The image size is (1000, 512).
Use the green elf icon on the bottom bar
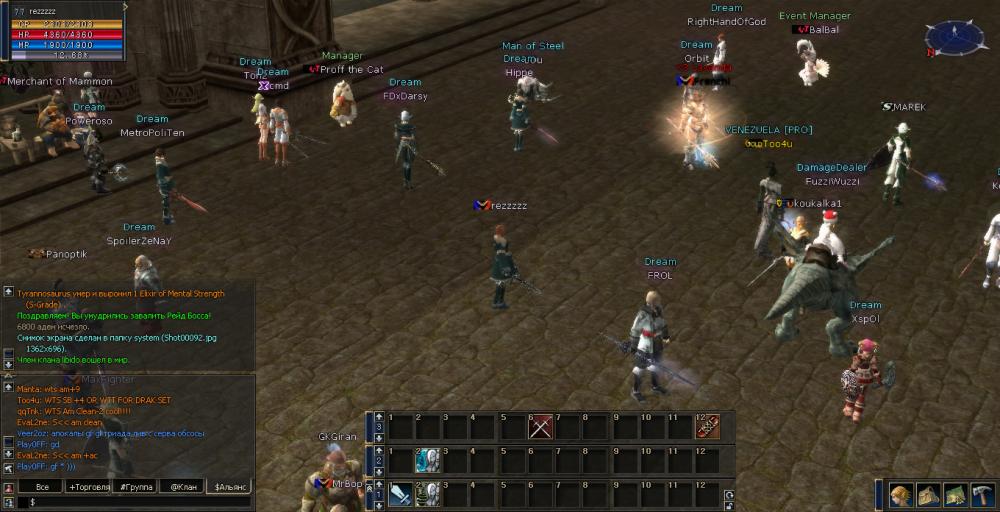428,494
